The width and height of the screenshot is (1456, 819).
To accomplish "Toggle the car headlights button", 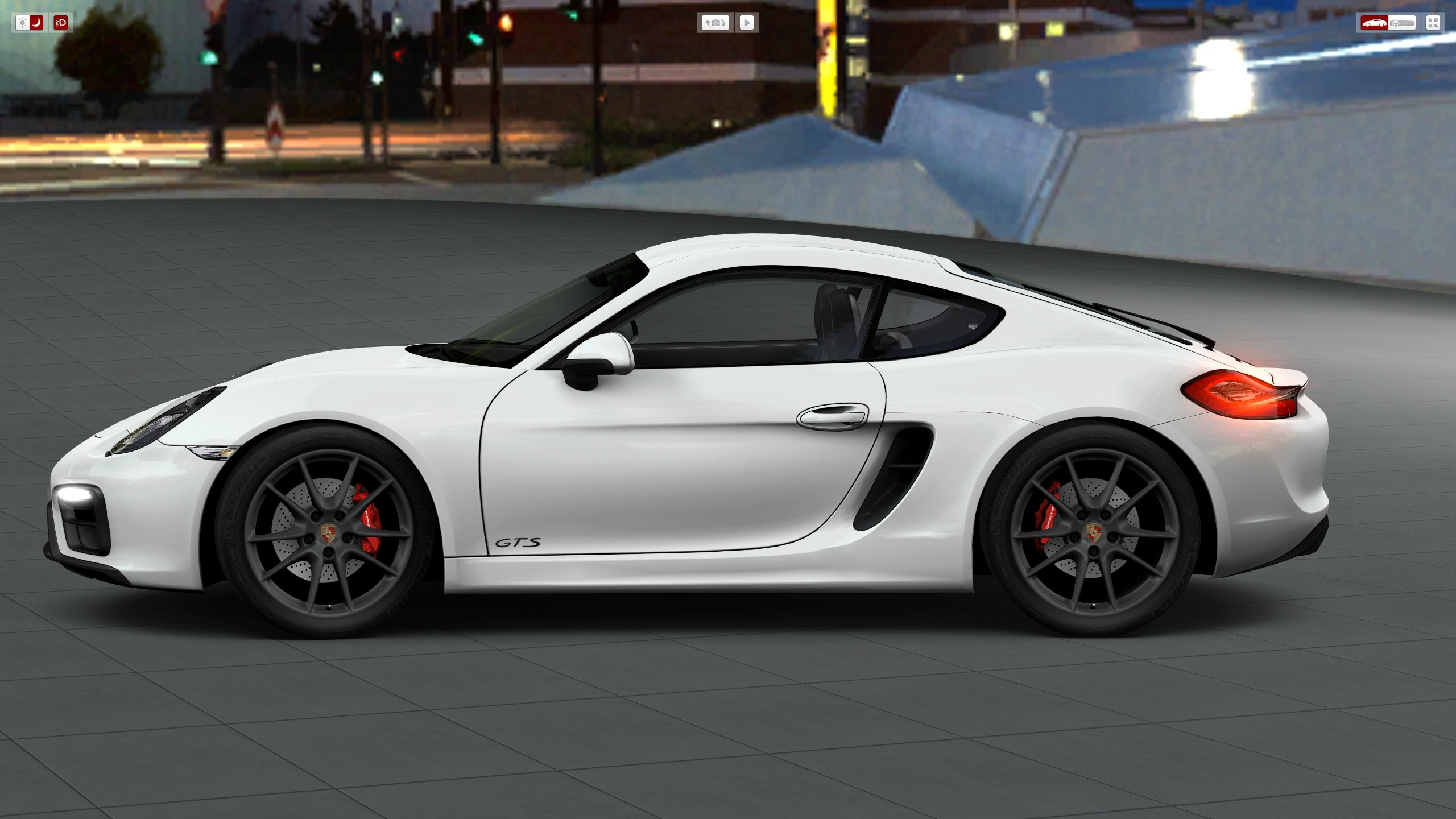I will [61, 23].
